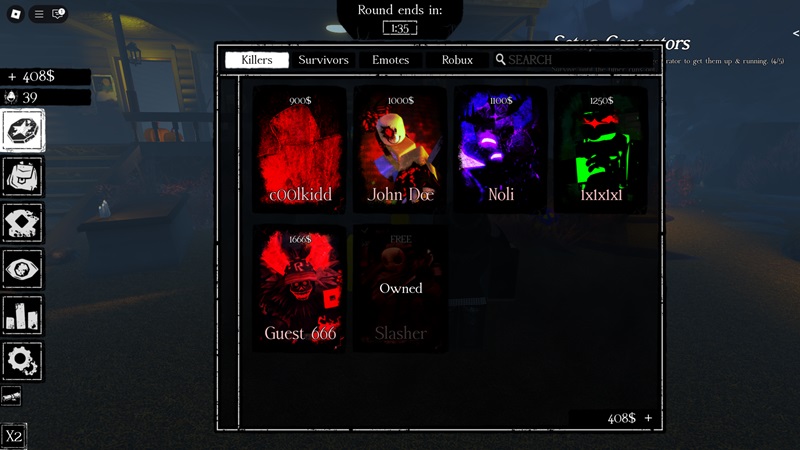Activate the X2 boost button
The height and width of the screenshot is (450, 800).
(x=14, y=437)
